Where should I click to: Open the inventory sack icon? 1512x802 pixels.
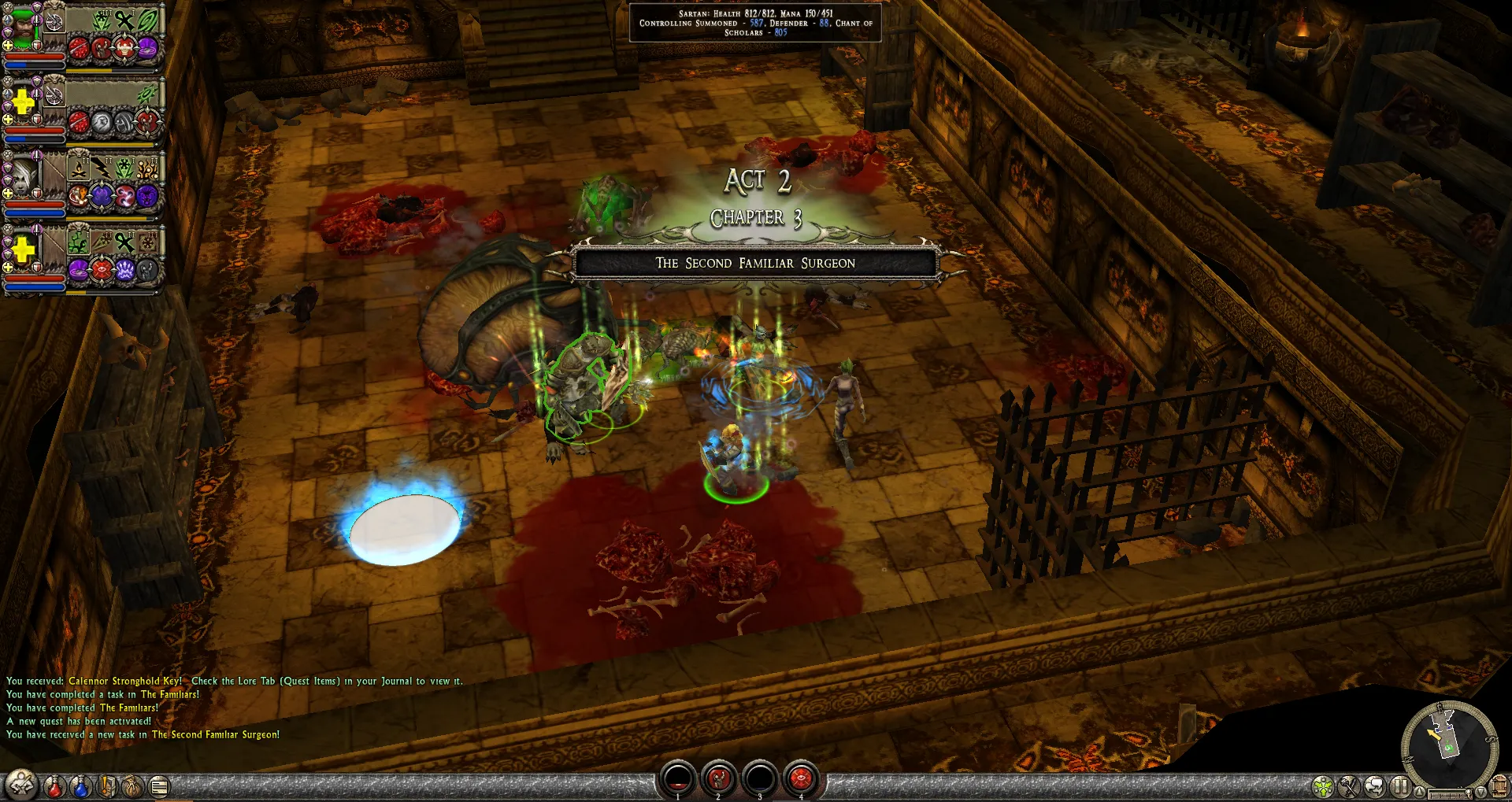[133, 785]
